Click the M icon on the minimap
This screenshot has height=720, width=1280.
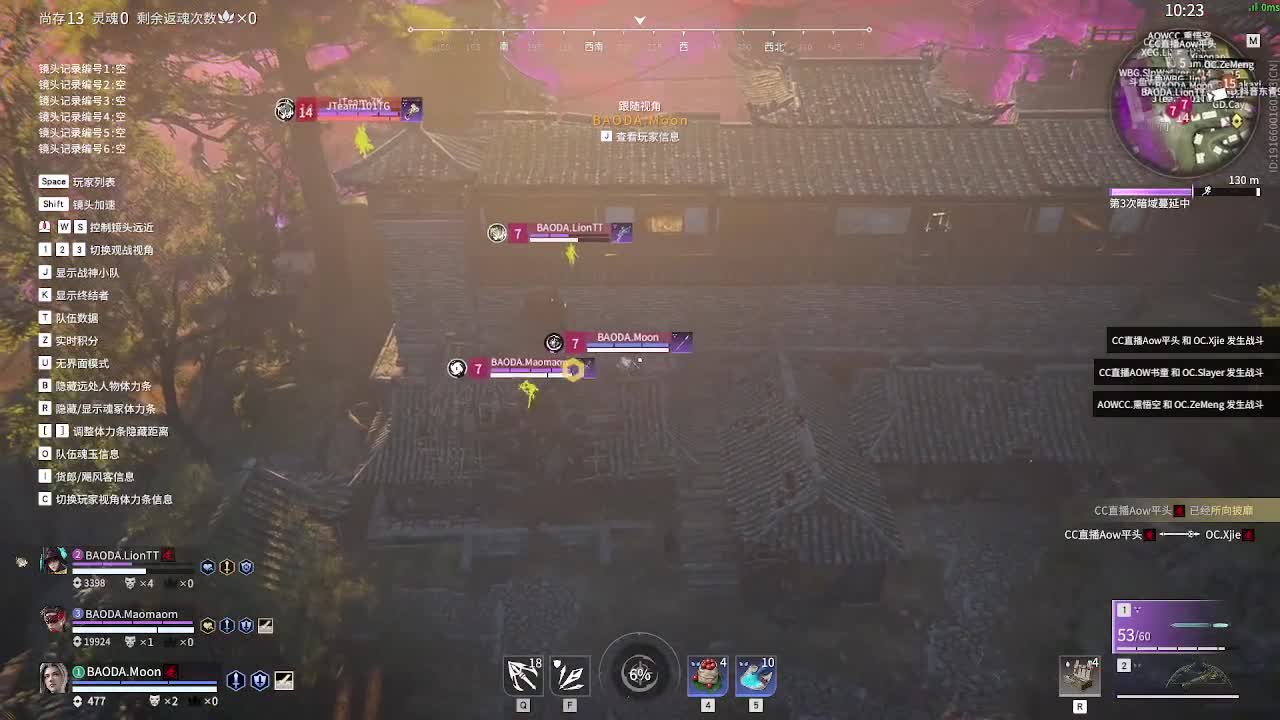[x=1253, y=41]
